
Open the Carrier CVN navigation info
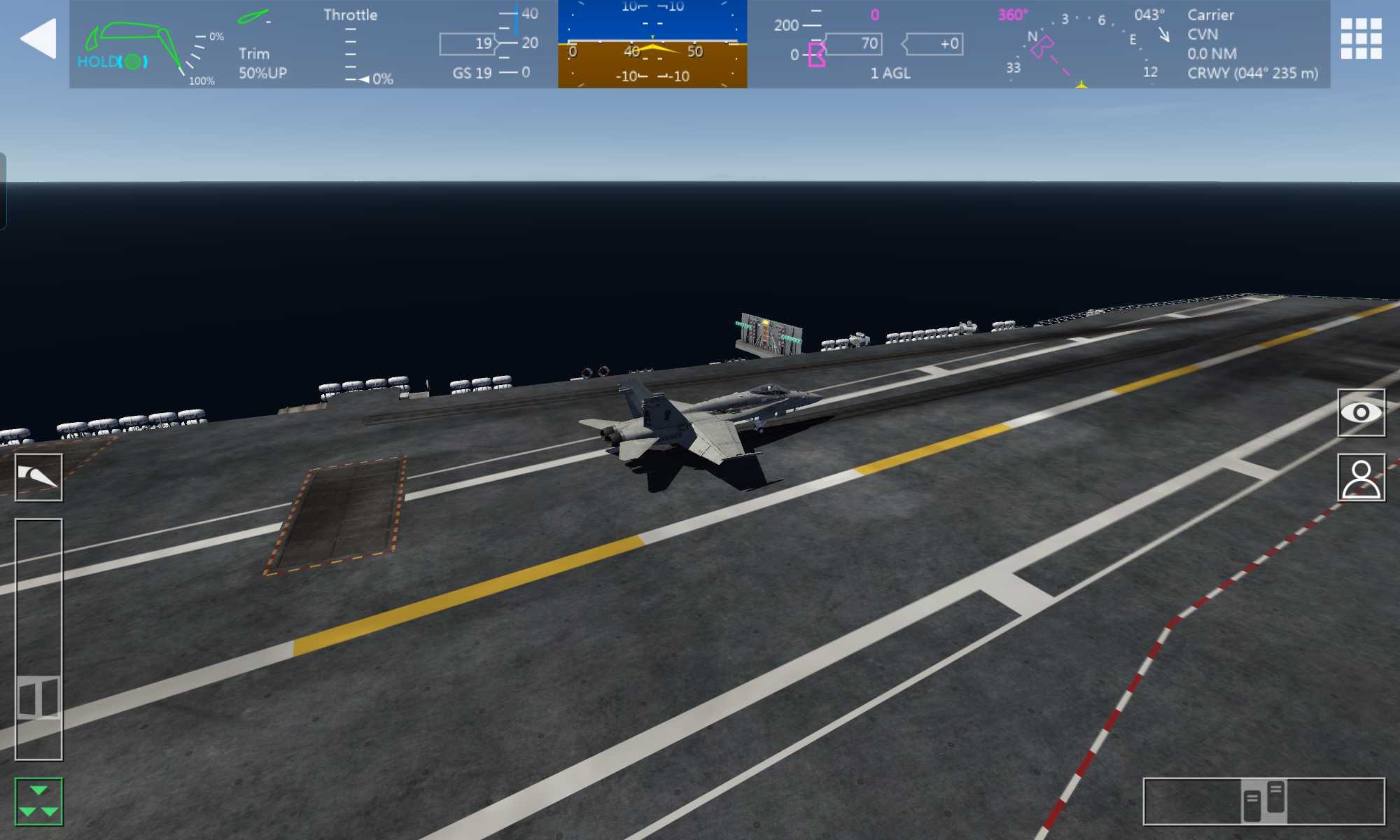(1252, 44)
